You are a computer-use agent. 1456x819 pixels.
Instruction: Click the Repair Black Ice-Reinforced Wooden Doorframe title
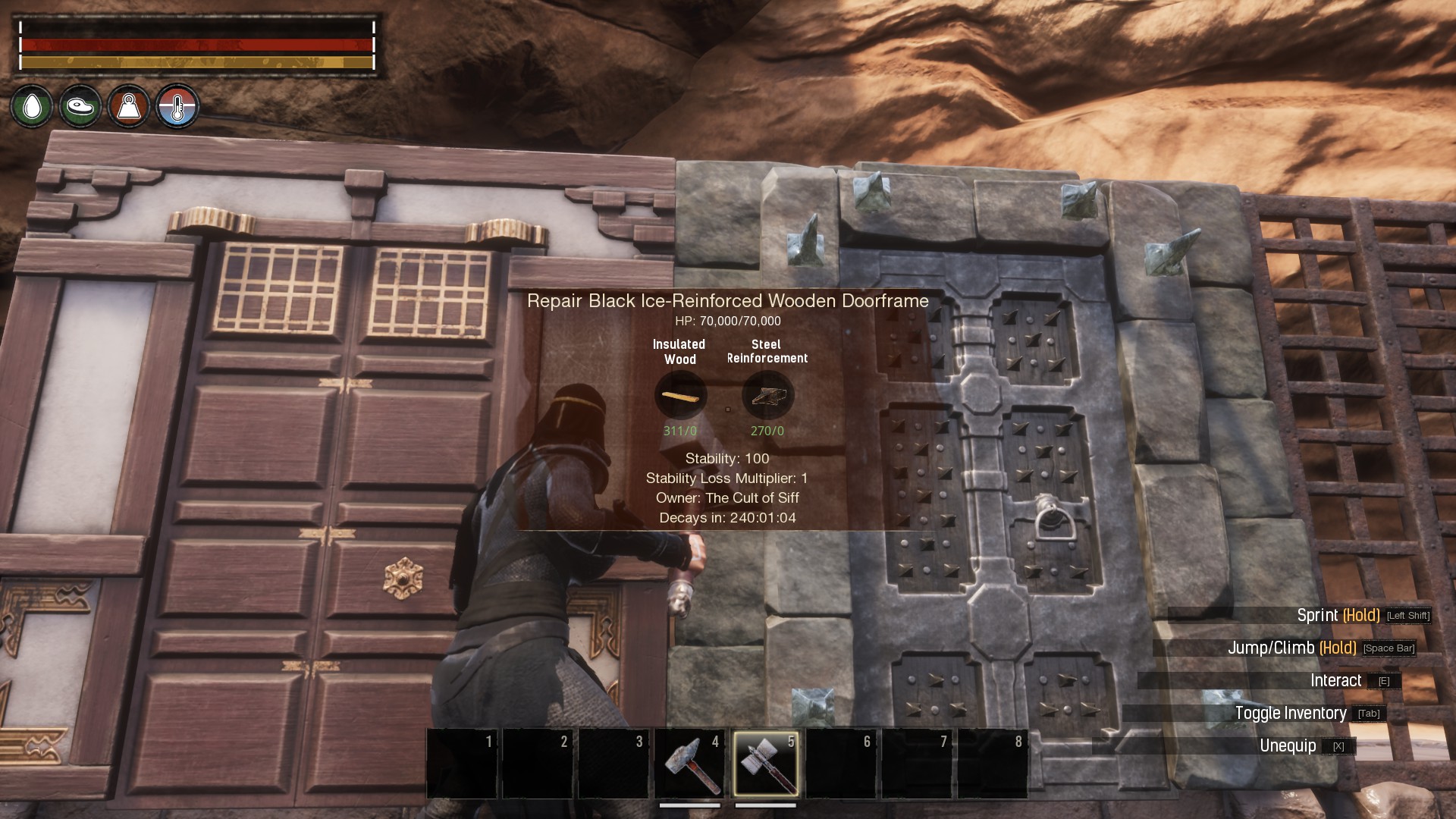[x=729, y=300]
